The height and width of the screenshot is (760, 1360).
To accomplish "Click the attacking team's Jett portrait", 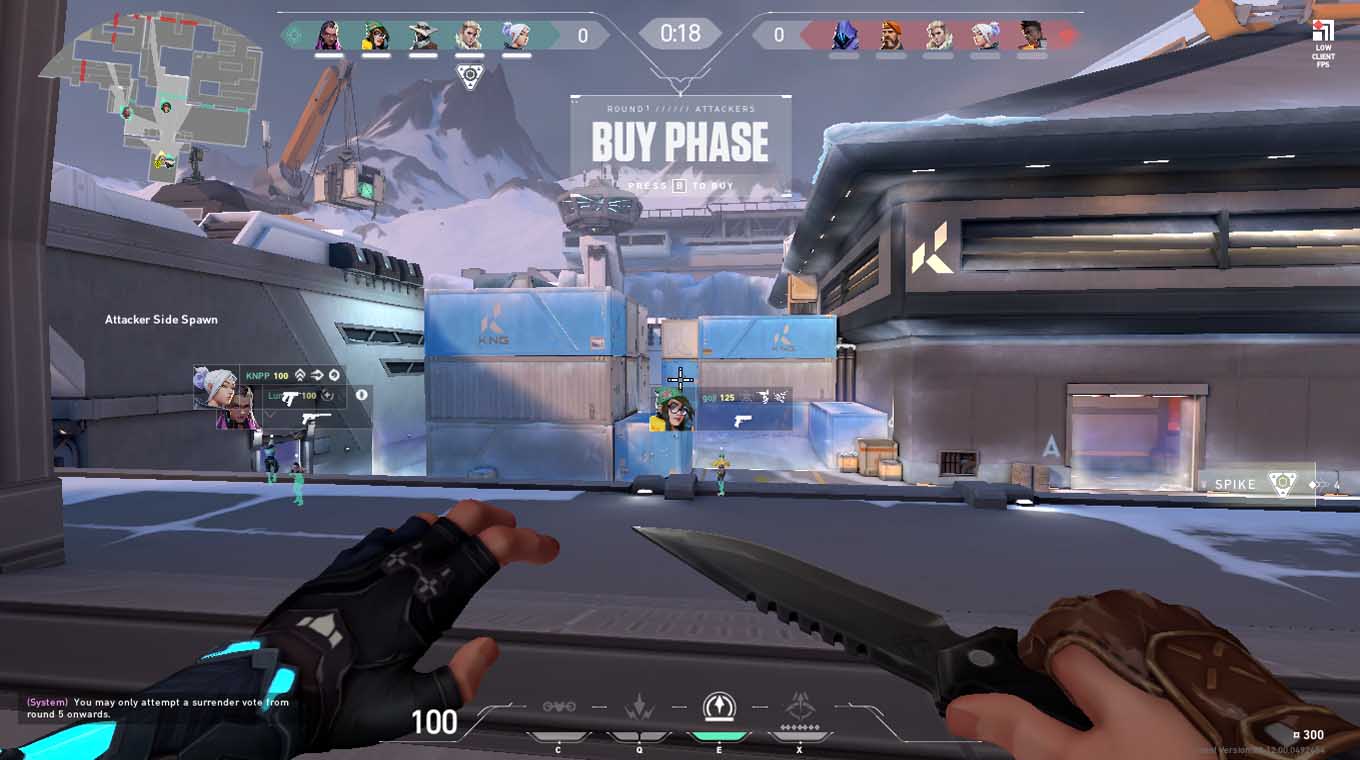I will click(x=516, y=36).
